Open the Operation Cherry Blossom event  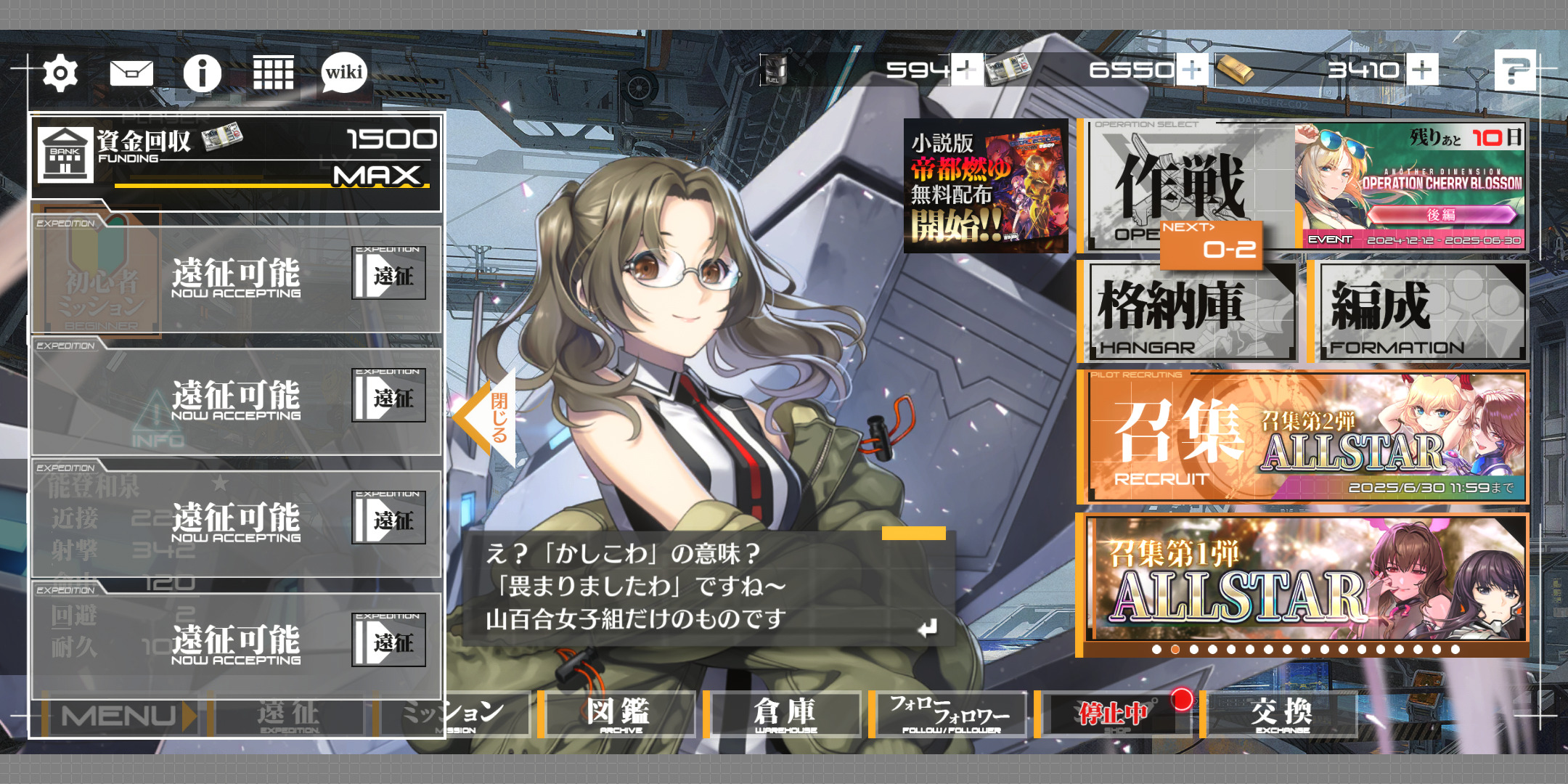(x=1409, y=187)
